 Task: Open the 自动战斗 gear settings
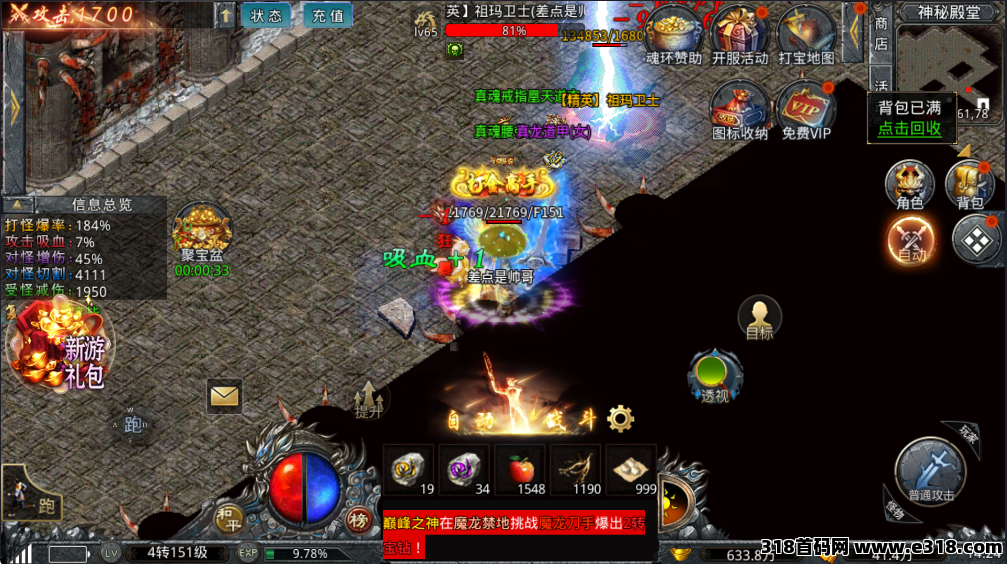[621, 418]
